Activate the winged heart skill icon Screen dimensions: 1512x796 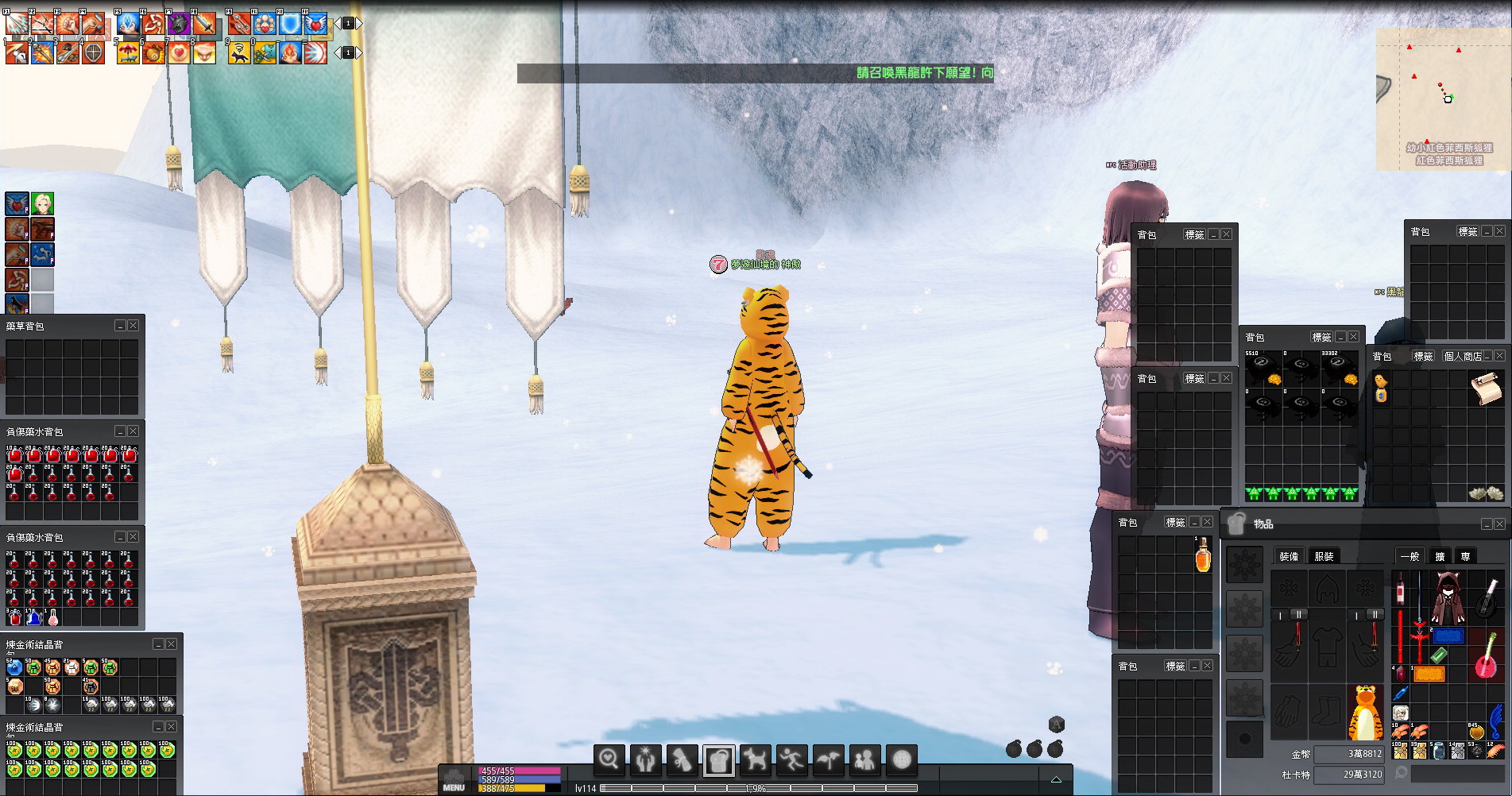tap(316, 25)
